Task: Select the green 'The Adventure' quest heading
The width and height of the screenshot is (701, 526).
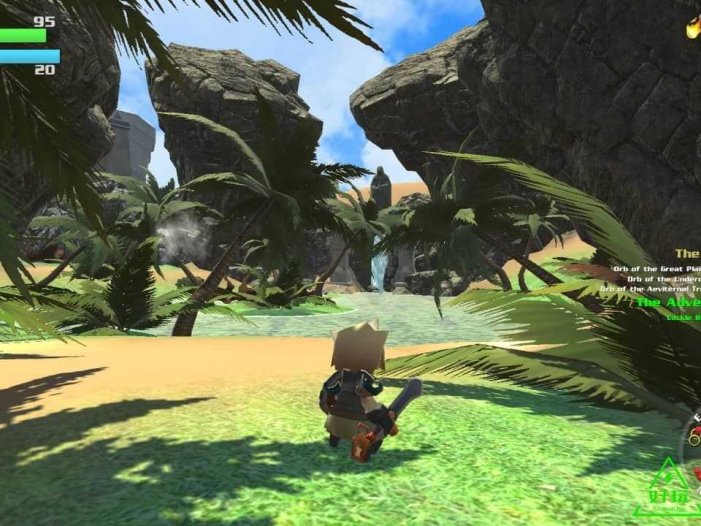Action: tap(667, 301)
